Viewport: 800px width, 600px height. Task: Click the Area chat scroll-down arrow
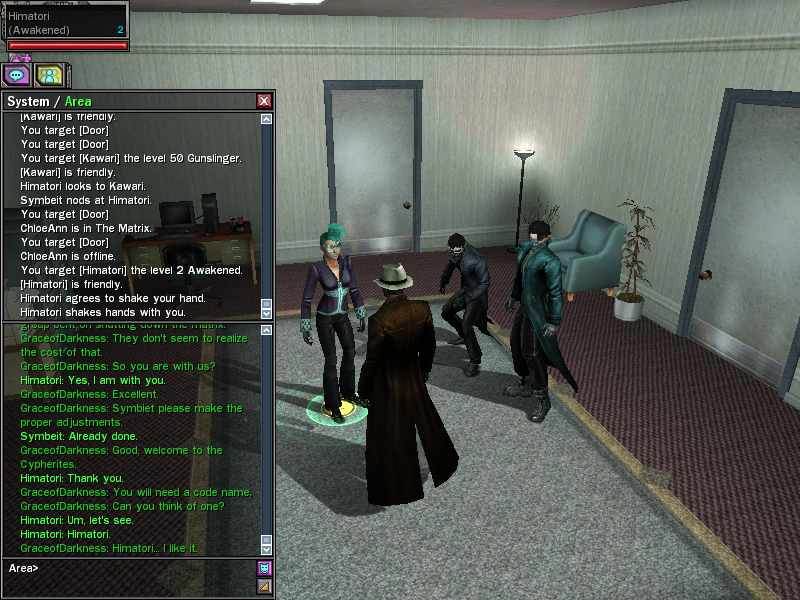point(266,549)
